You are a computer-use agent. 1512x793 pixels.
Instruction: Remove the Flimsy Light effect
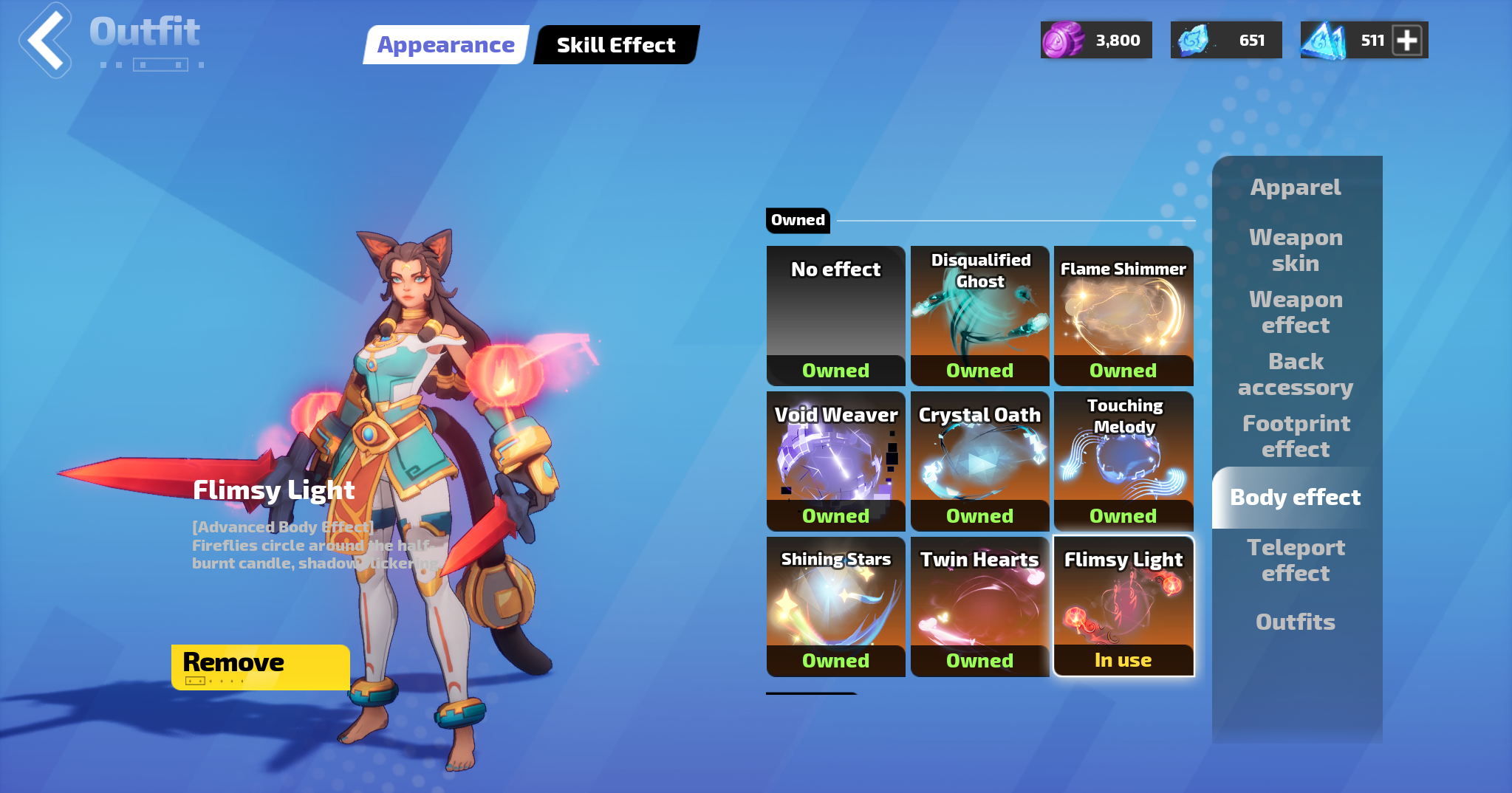tap(260, 667)
